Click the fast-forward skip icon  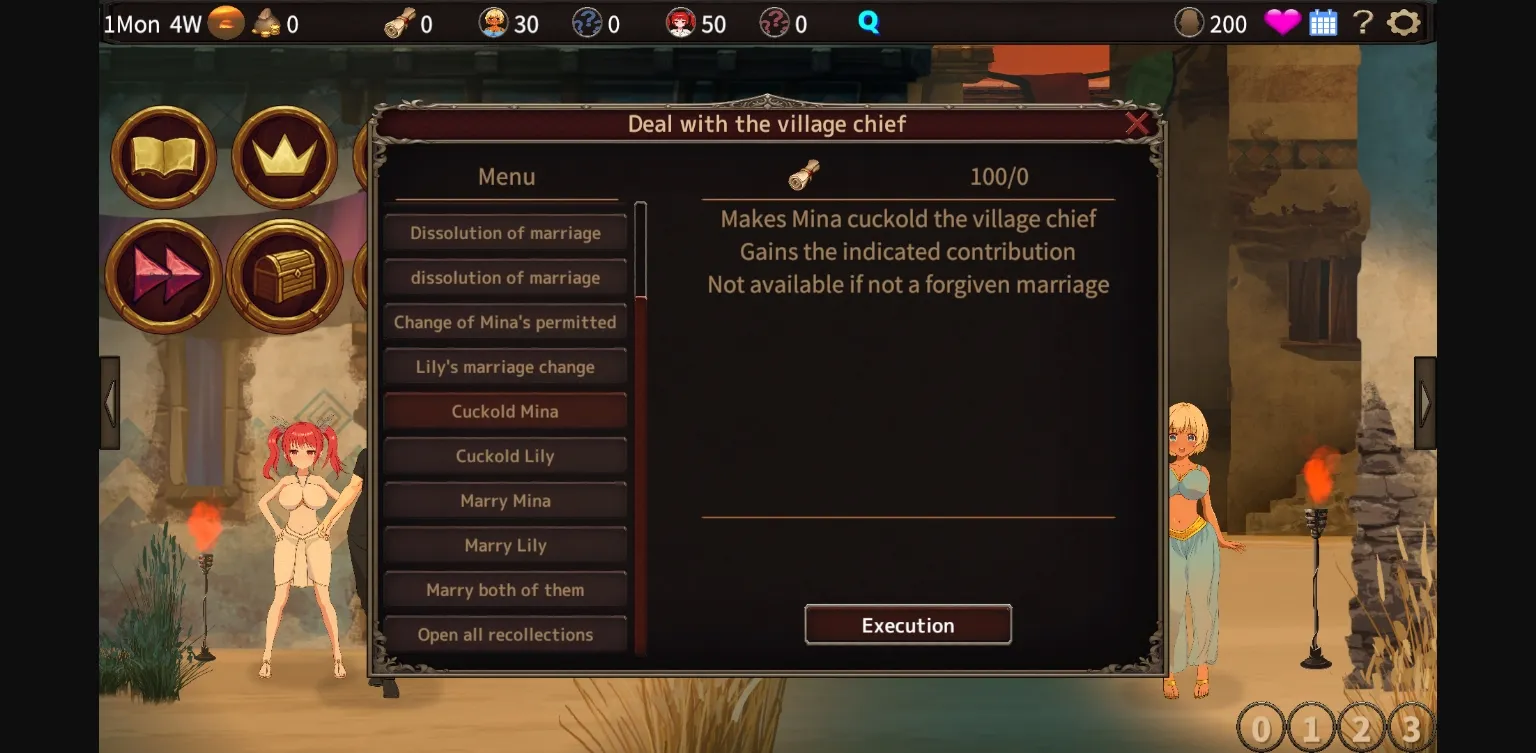(x=162, y=272)
